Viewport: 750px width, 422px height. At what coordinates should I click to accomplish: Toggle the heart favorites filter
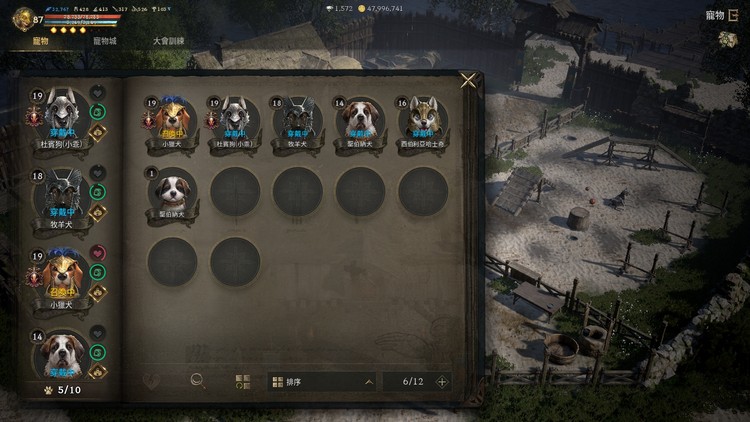coord(151,381)
